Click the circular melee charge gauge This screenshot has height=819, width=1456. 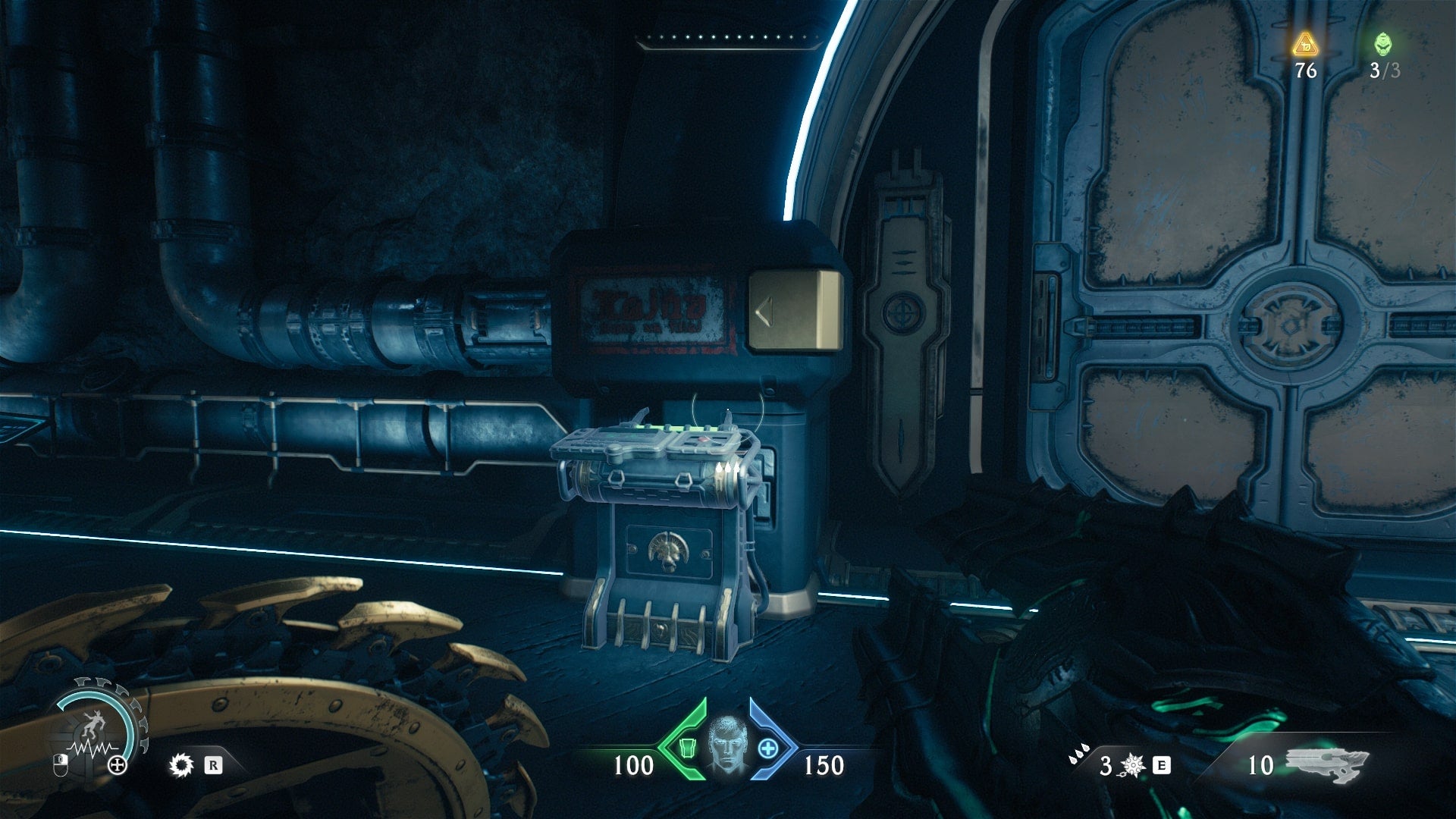click(95, 730)
